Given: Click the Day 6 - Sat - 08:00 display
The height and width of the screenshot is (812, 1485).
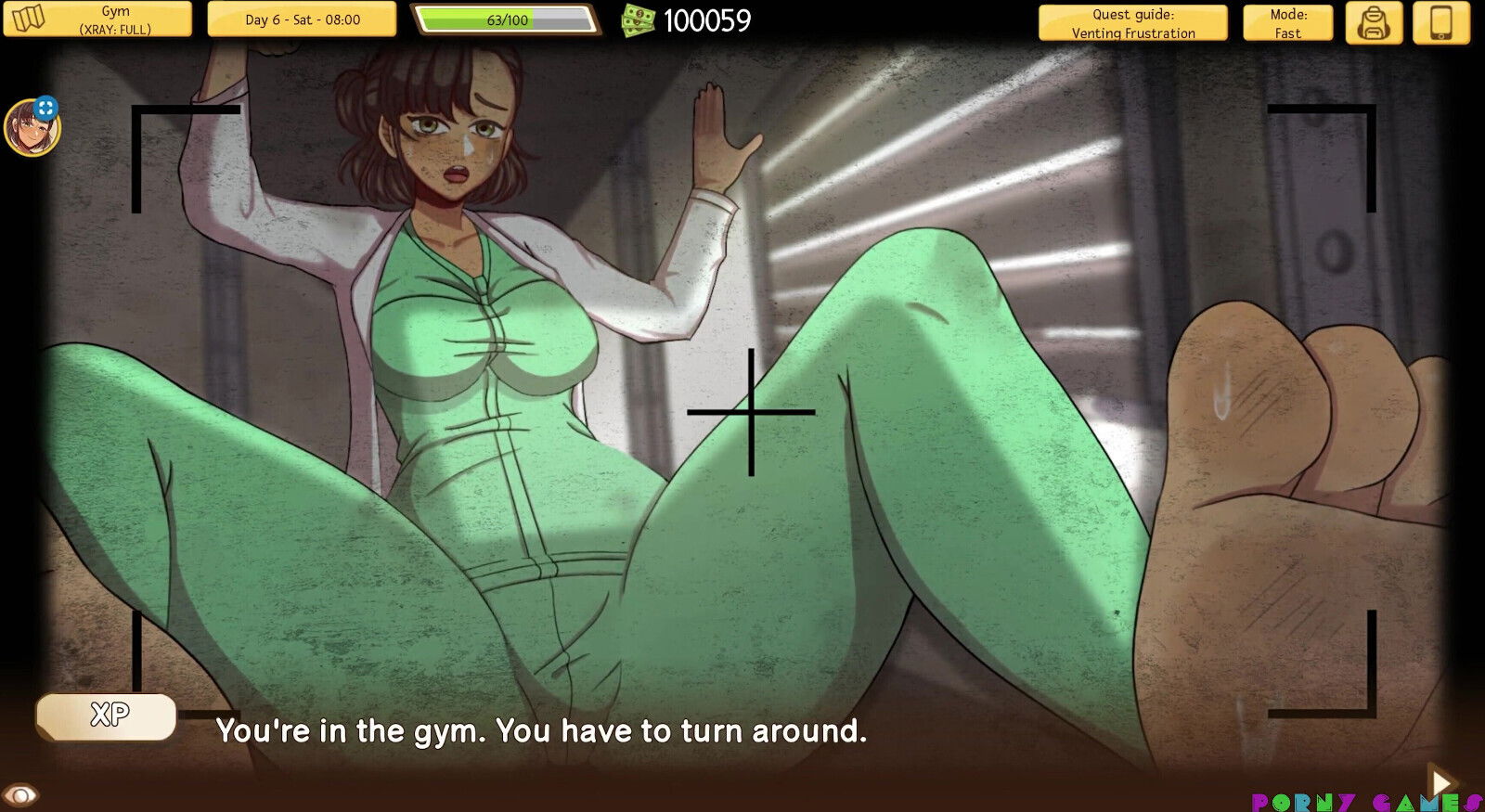Looking at the screenshot, I should click(301, 19).
